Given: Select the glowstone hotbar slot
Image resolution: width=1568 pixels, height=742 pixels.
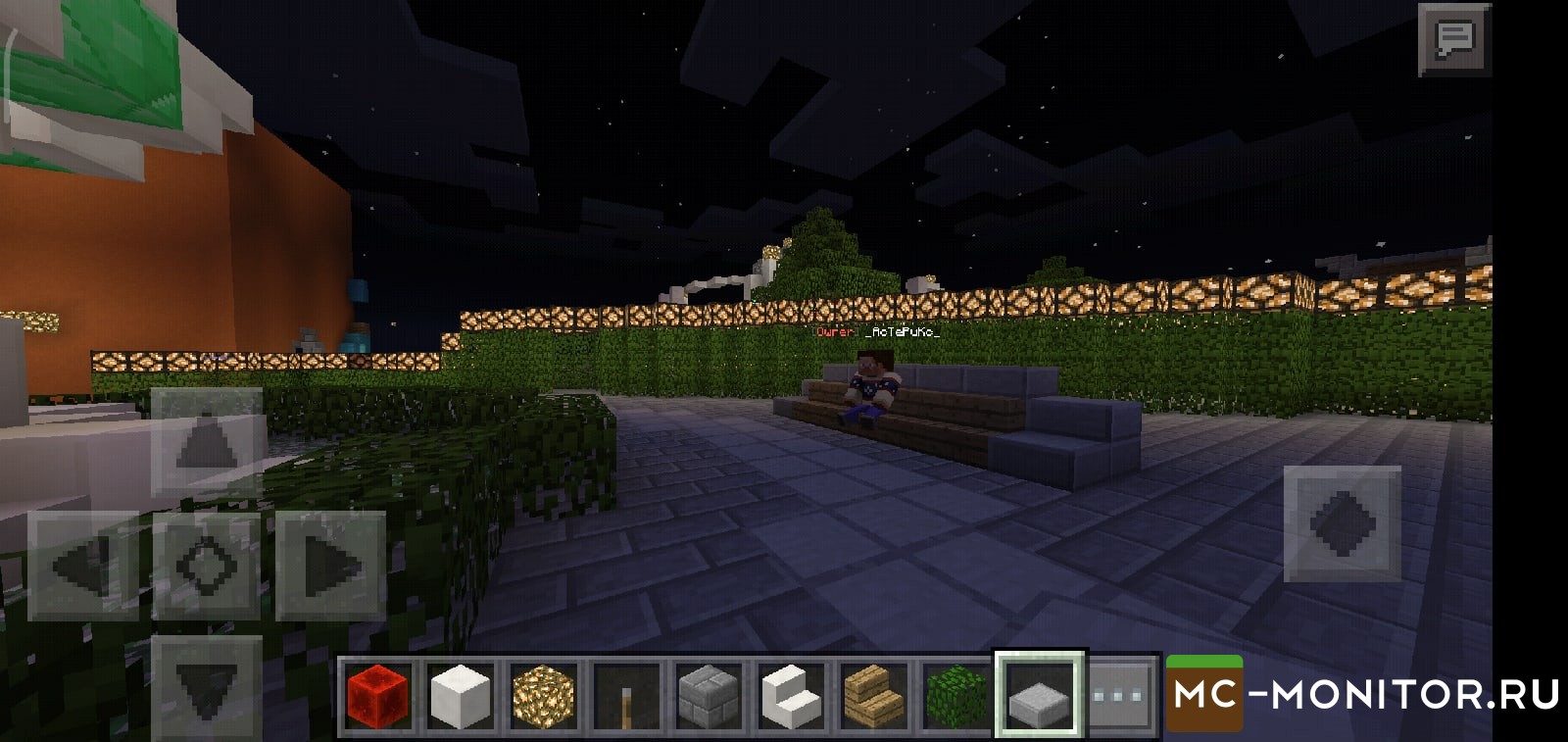Looking at the screenshot, I should (543, 695).
